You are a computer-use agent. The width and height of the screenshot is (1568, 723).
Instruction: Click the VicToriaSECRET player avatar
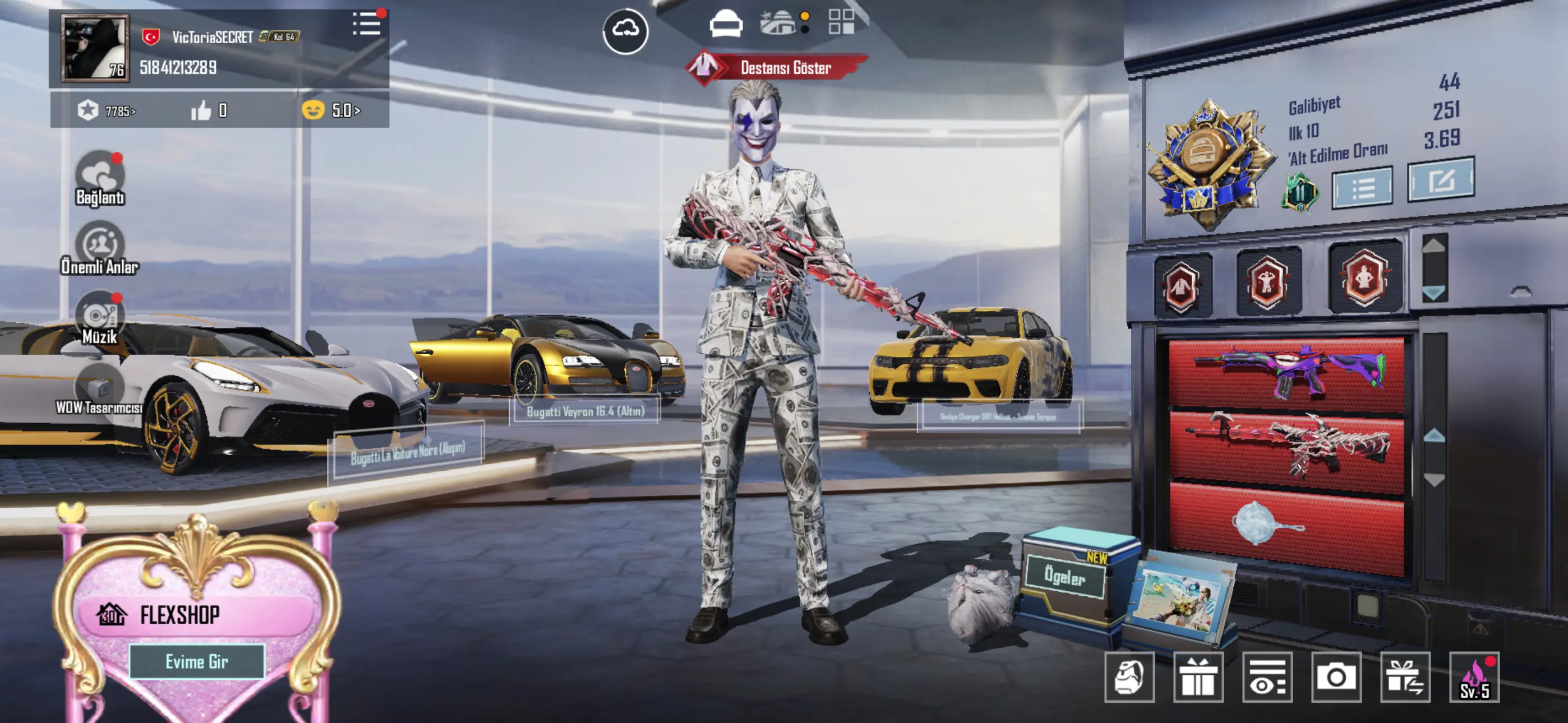point(95,49)
